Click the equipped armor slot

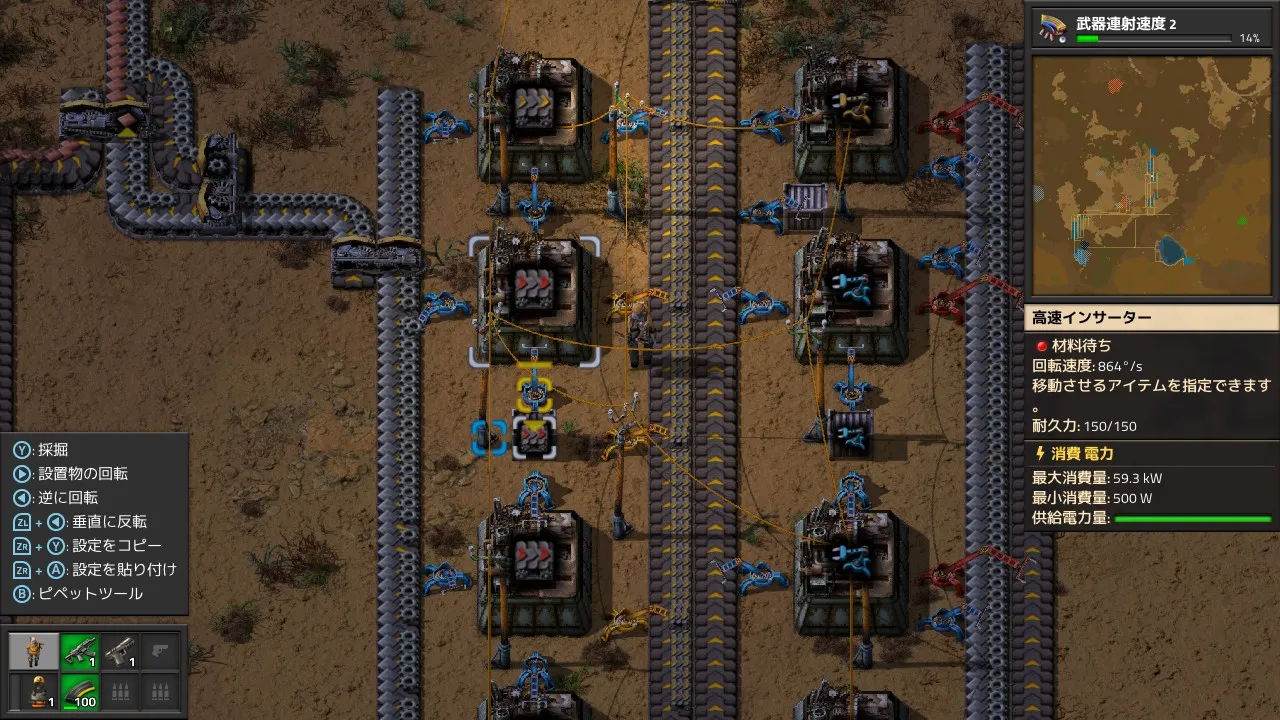click(x=34, y=690)
